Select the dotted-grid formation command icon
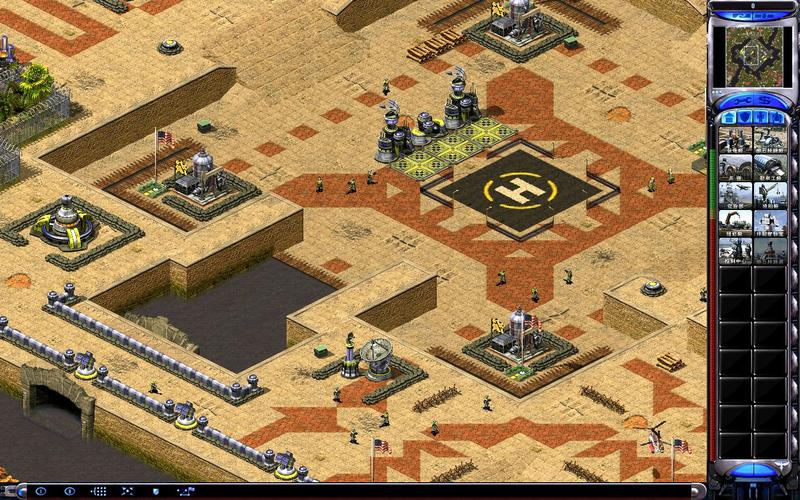 tap(99, 491)
